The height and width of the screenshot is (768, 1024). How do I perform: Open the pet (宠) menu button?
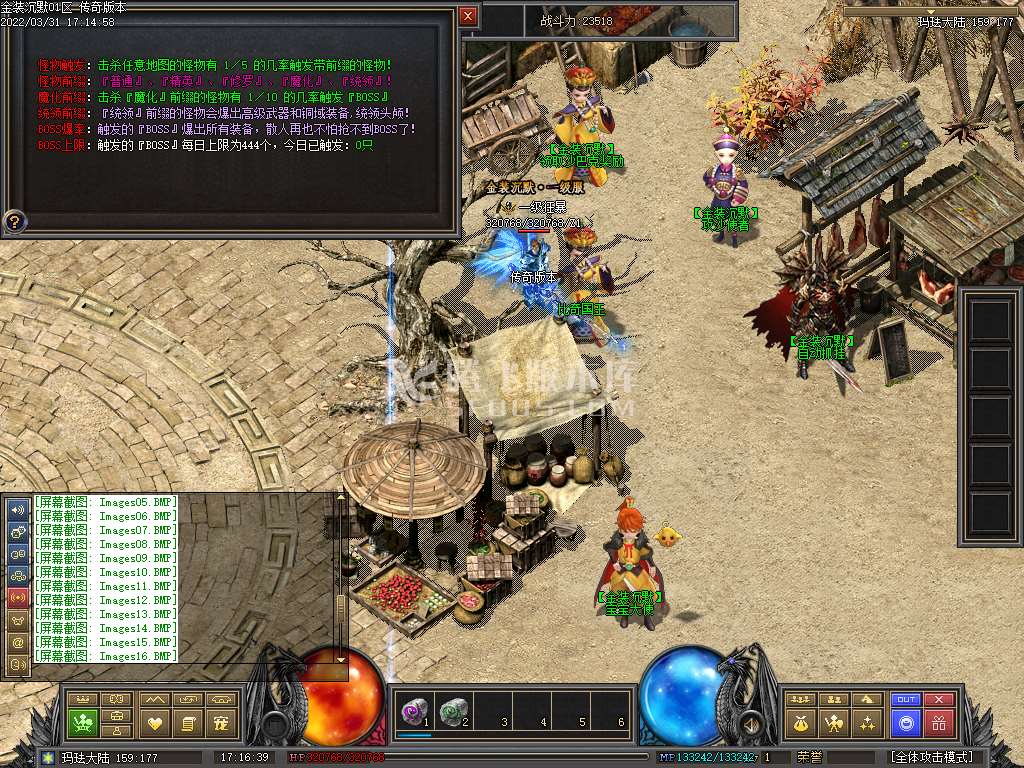(222, 722)
